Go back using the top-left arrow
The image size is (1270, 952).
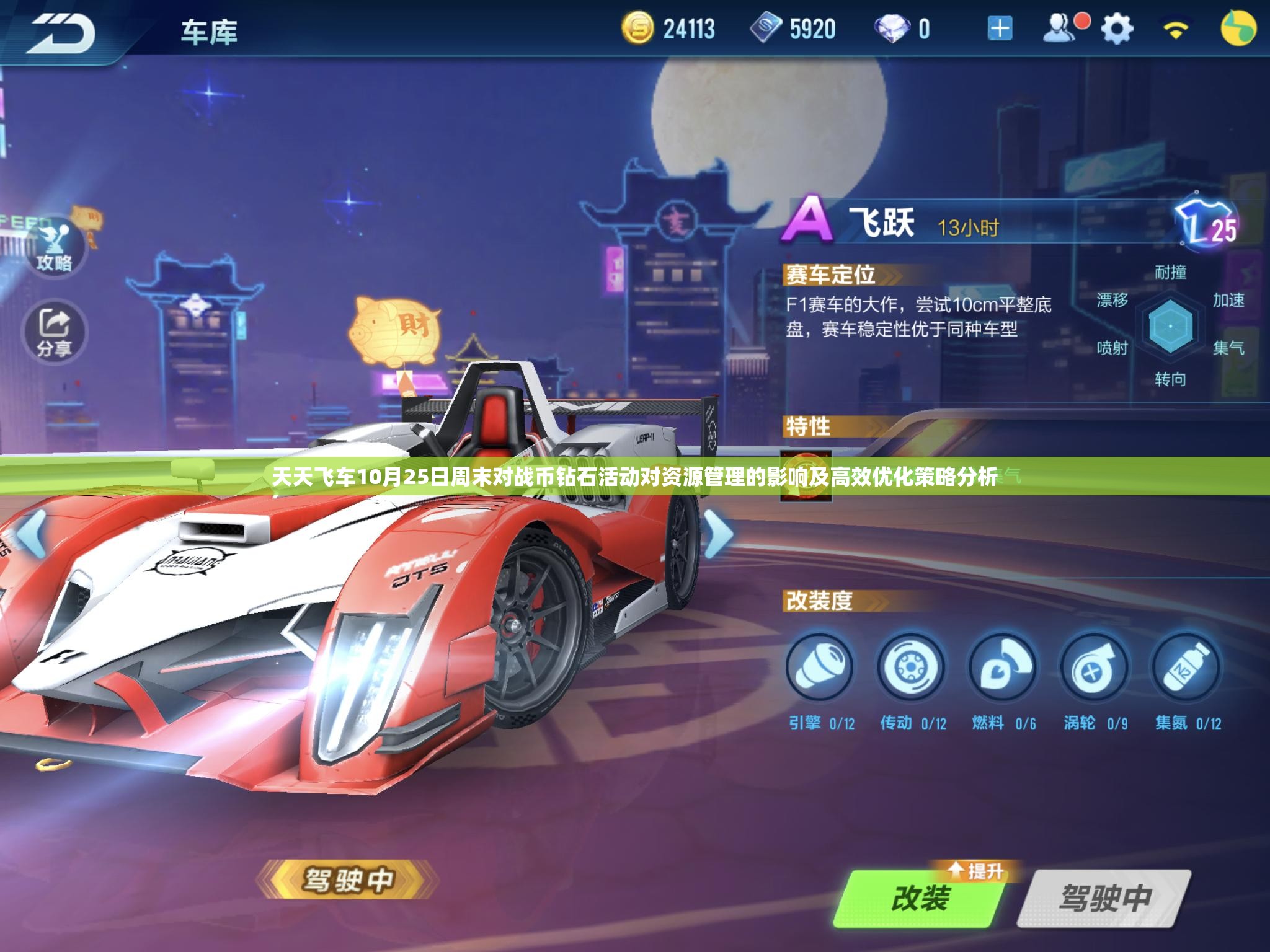62,32
